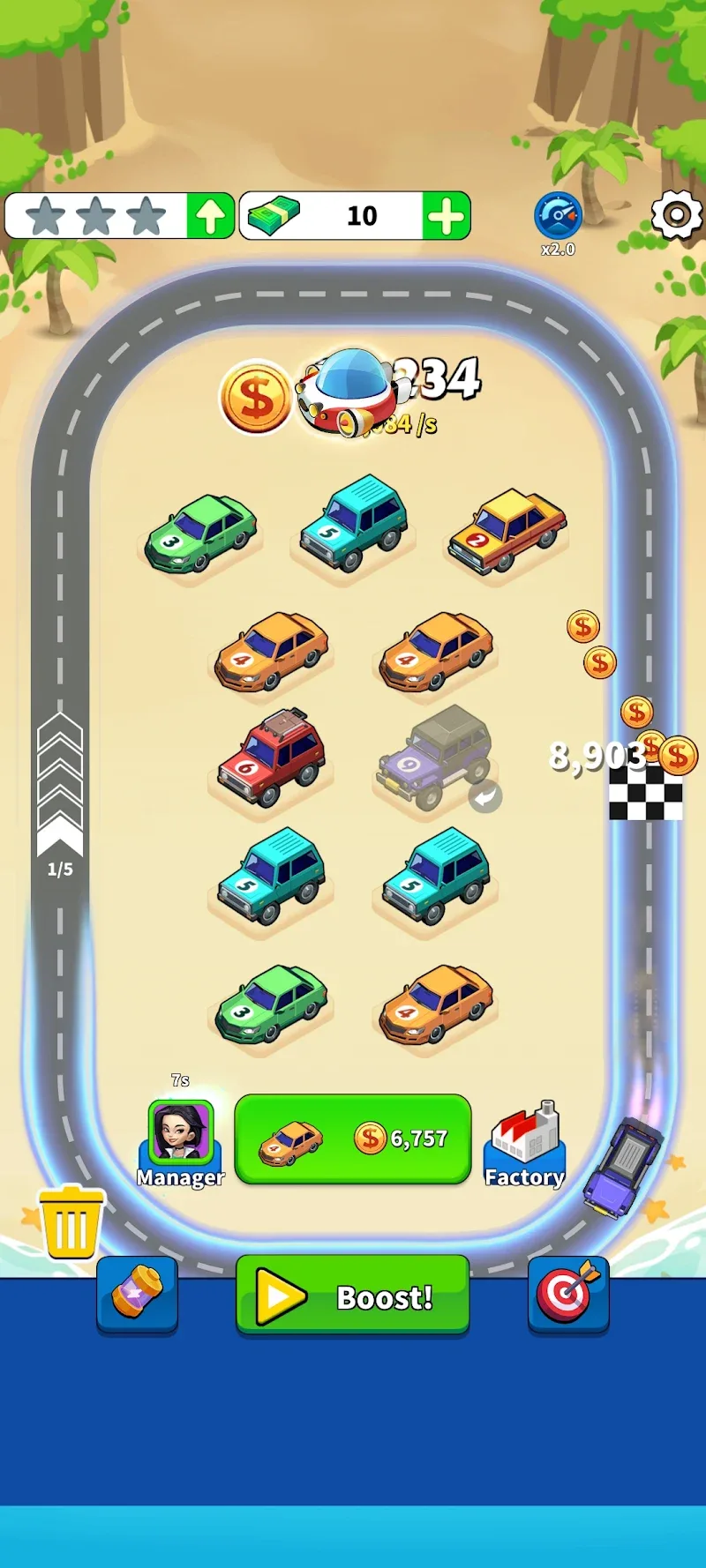The width and height of the screenshot is (706, 1568).
Task: Open the target and dart missions icon
Action: 568,1293
